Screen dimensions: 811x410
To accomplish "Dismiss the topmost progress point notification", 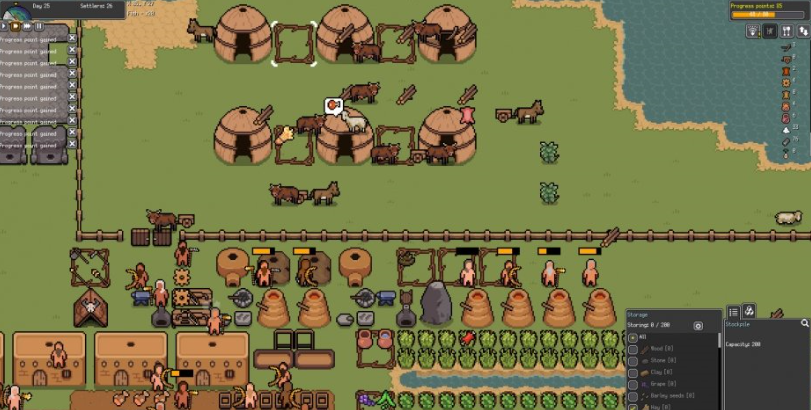I will pos(72,37).
